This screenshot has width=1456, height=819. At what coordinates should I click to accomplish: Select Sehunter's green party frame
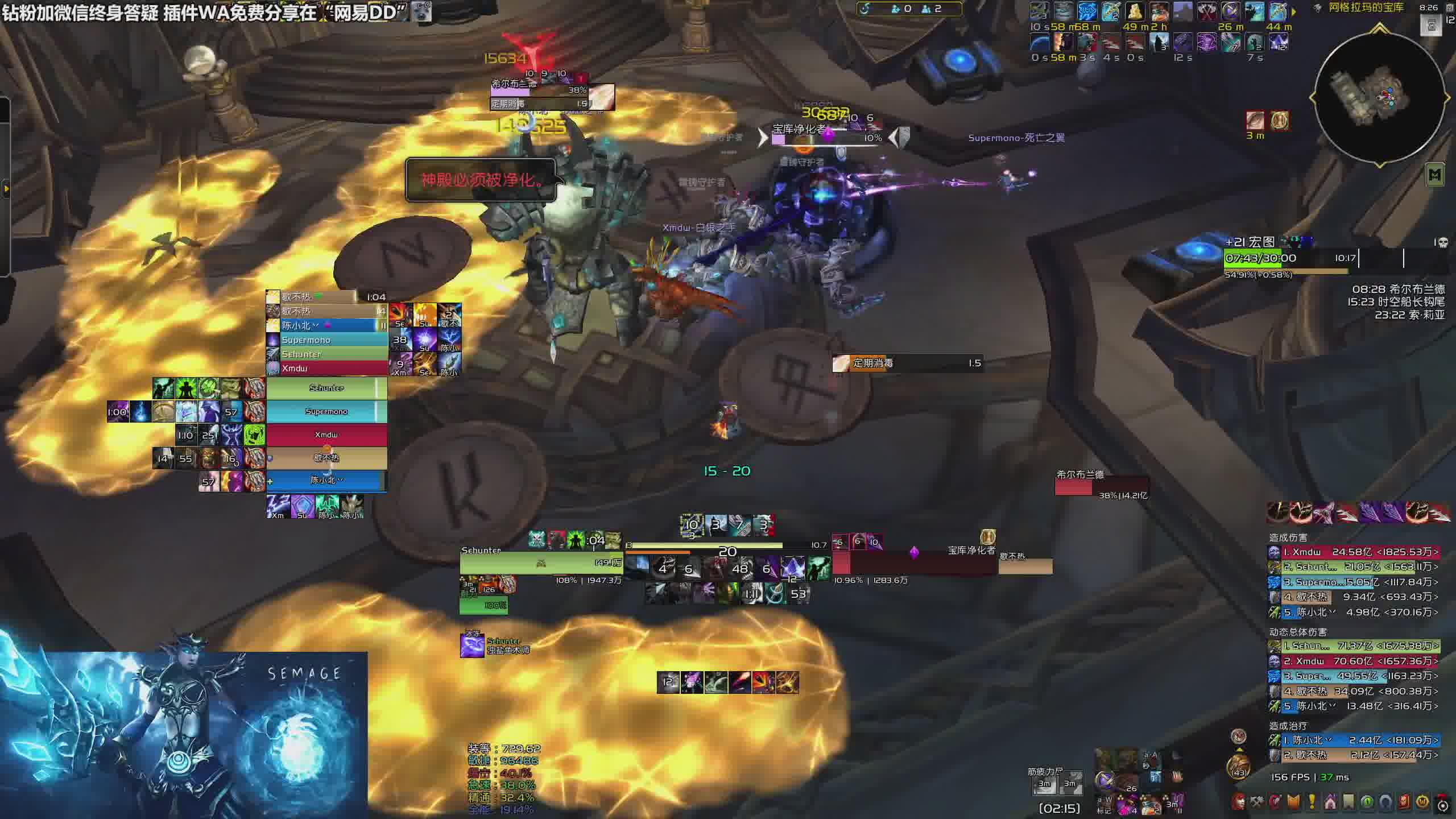click(x=326, y=388)
